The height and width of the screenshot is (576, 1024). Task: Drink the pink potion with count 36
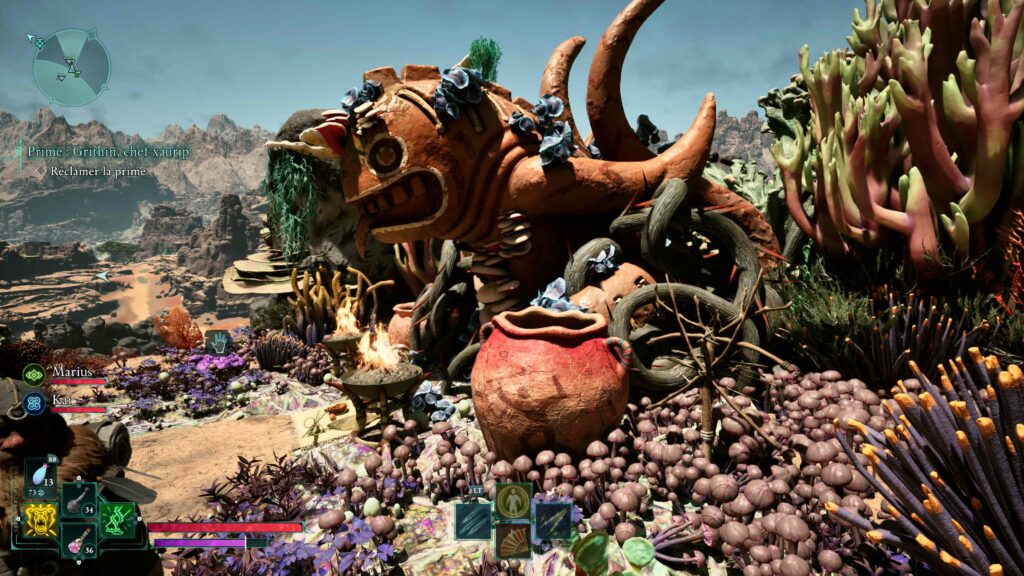78,538
